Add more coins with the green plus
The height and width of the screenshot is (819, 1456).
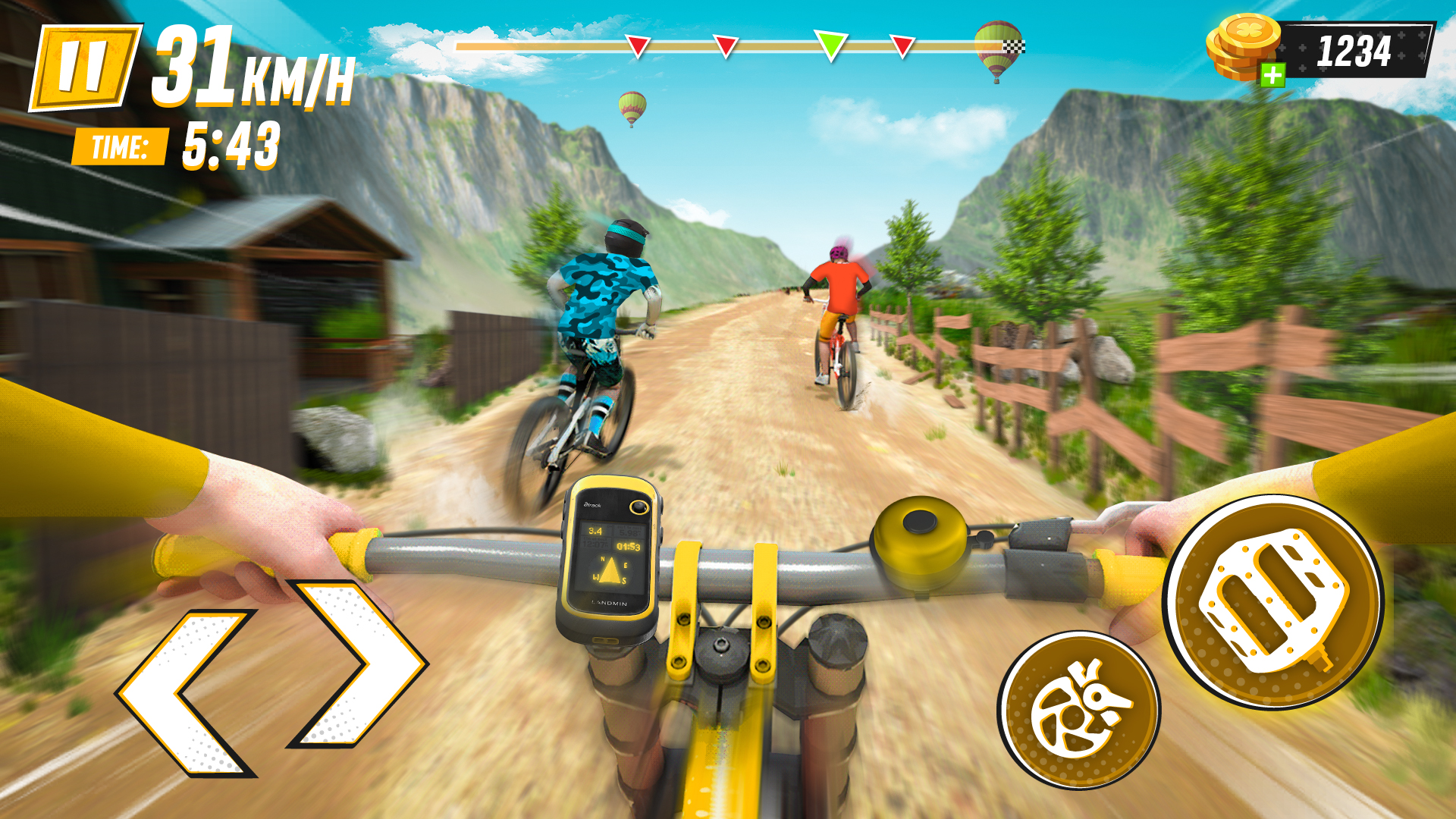[1272, 74]
